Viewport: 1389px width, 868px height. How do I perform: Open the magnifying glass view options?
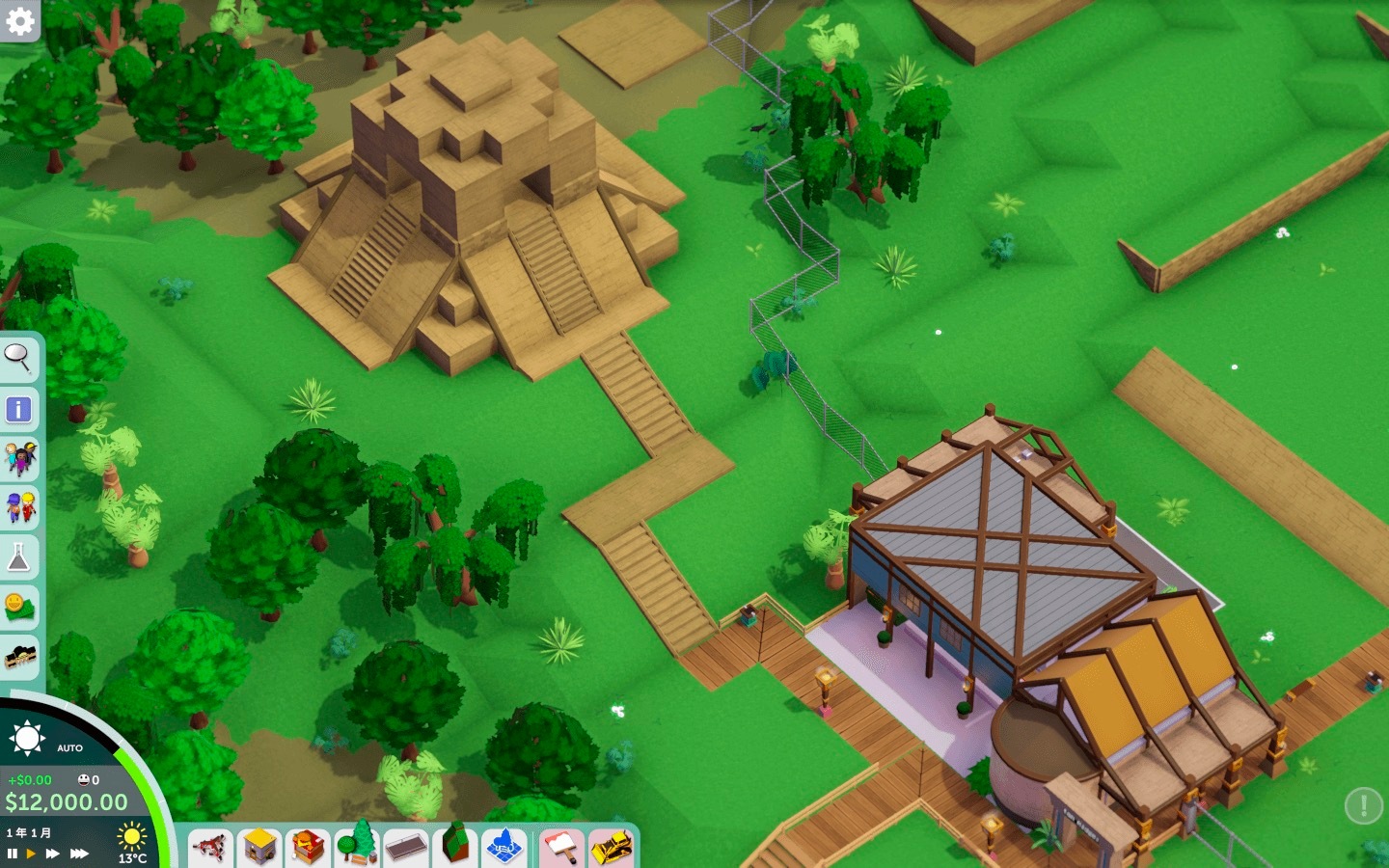tap(18, 358)
